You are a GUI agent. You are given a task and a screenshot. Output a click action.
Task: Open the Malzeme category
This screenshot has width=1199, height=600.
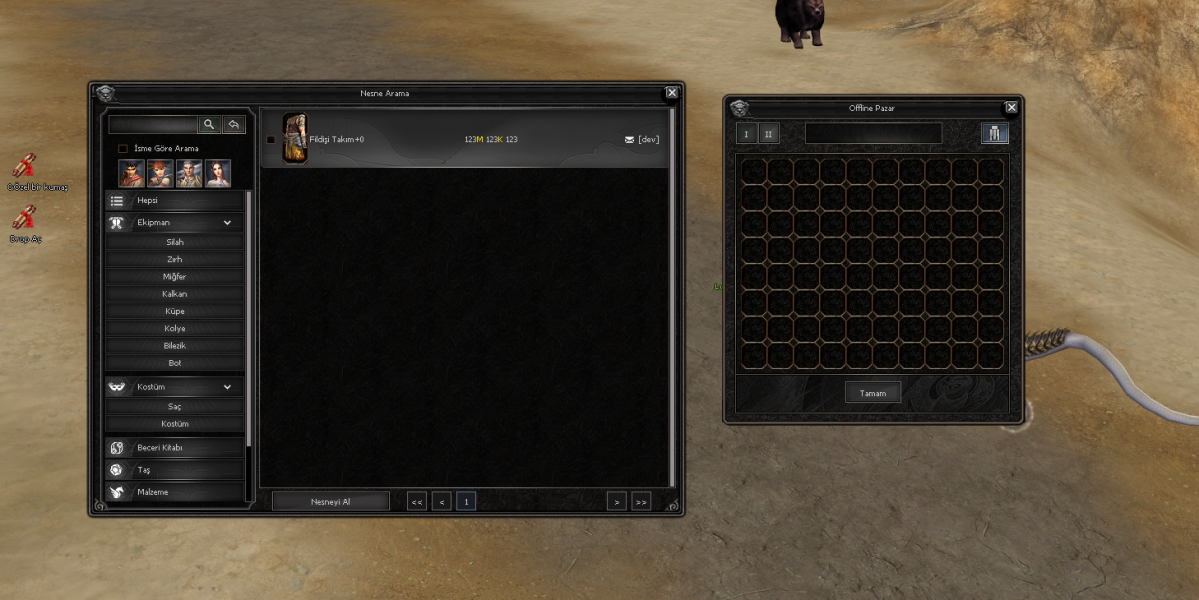coord(174,492)
